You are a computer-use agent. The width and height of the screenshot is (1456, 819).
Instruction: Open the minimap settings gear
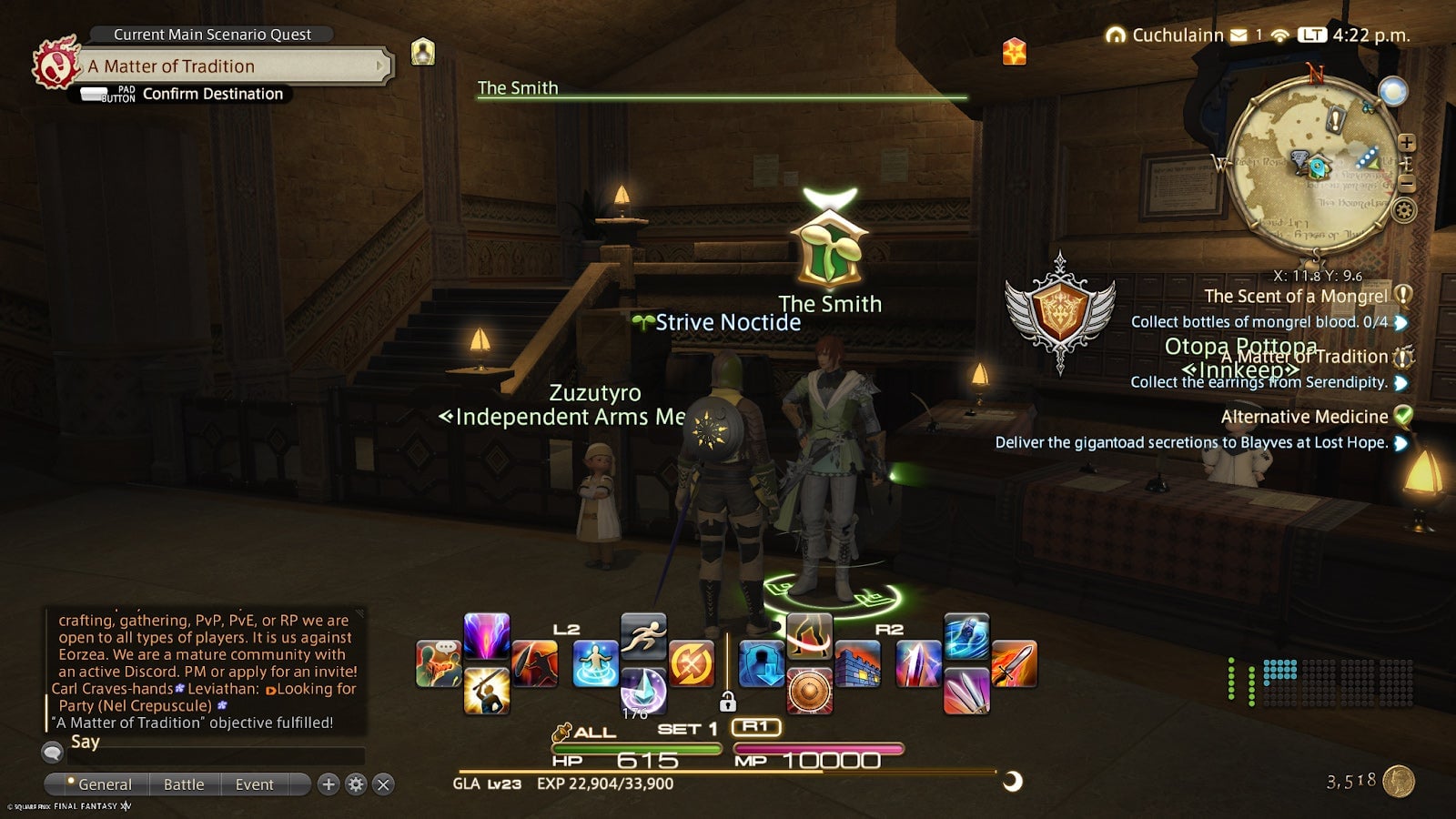point(1405,208)
